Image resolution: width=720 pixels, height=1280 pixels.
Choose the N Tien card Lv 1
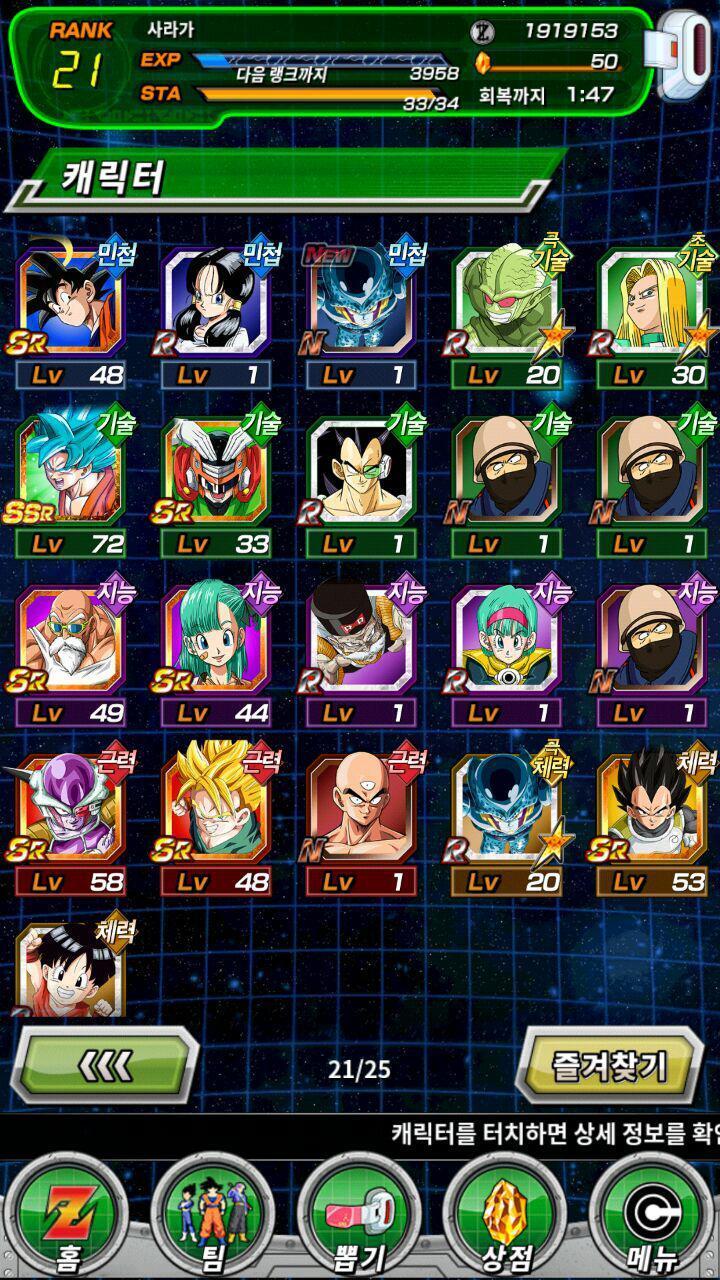pyautogui.click(x=360, y=810)
